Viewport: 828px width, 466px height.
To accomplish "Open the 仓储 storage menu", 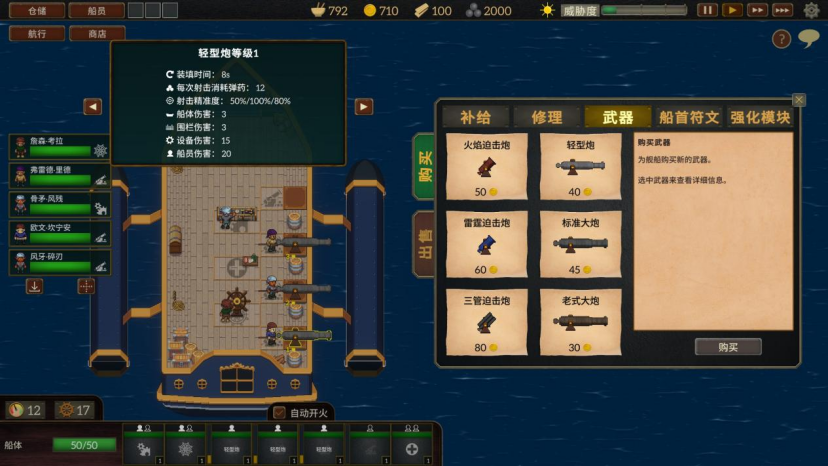I will click(37, 11).
